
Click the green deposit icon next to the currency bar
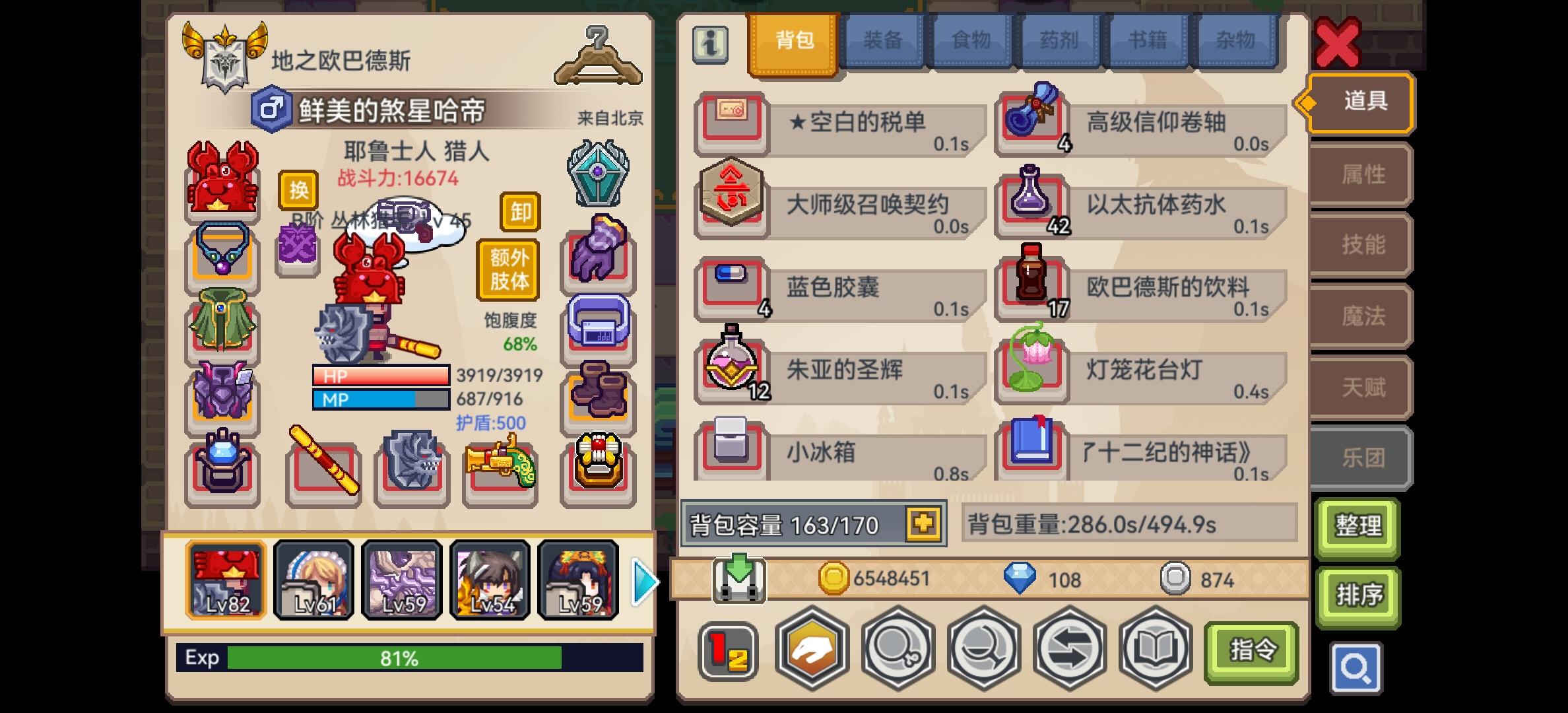(738, 578)
